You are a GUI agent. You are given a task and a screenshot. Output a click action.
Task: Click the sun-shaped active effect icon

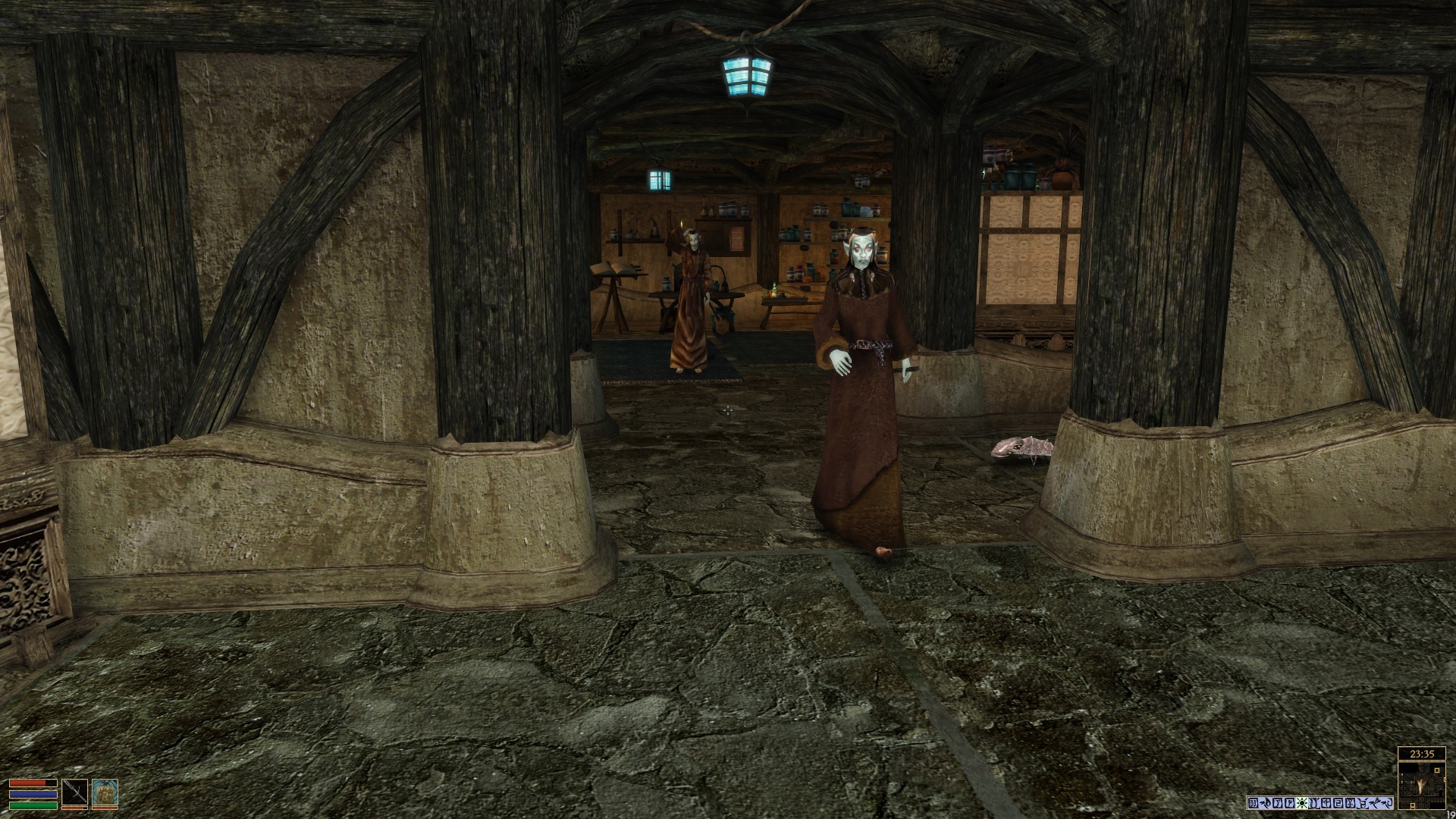(x=1302, y=803)
